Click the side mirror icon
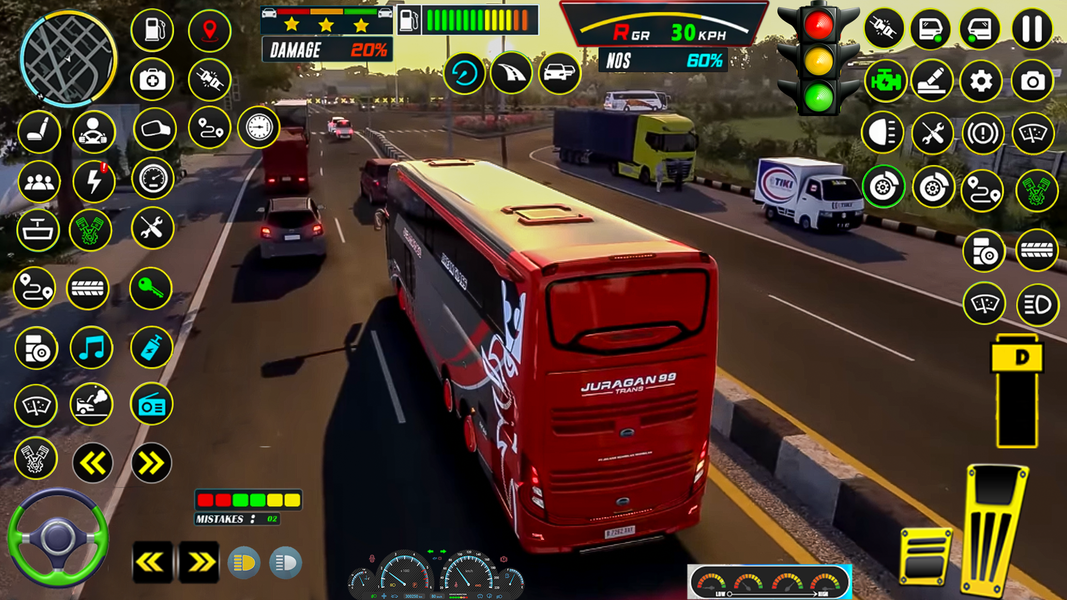This screenshot has width=1067, height=600. [153, 129]
